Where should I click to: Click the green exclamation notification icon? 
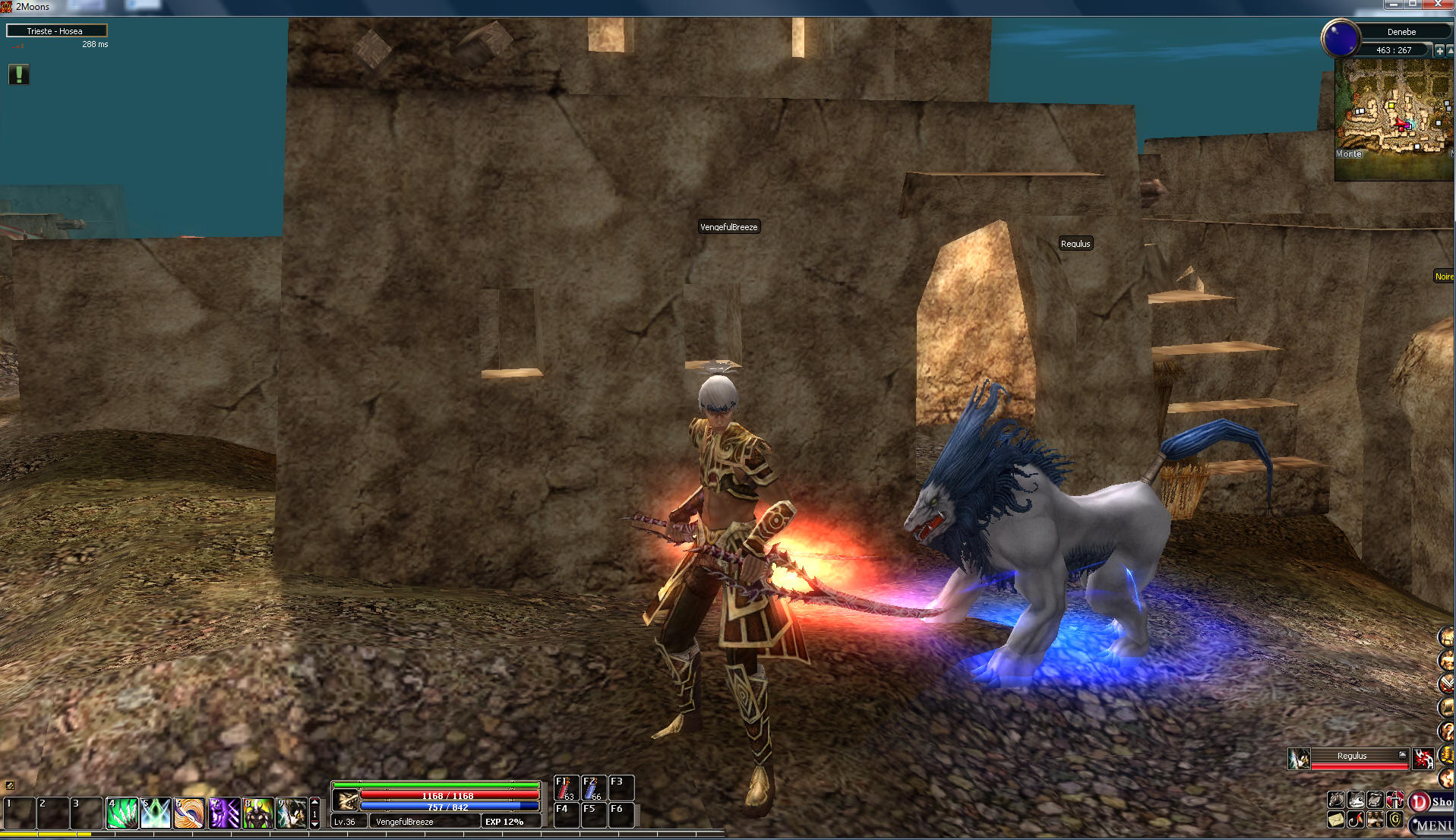(x=19, y=74)
